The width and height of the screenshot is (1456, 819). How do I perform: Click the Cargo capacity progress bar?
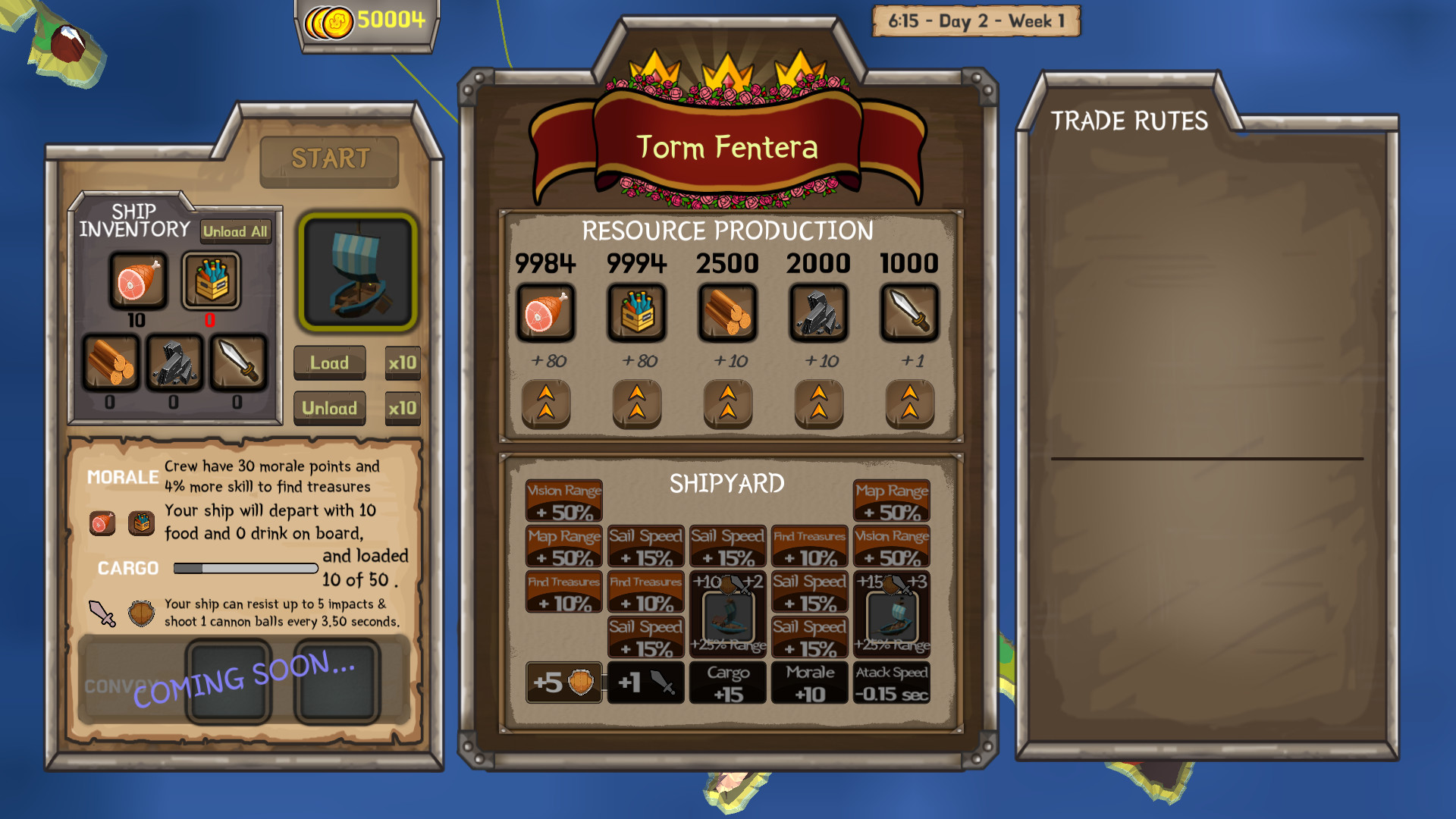click(x=244, y=568)
